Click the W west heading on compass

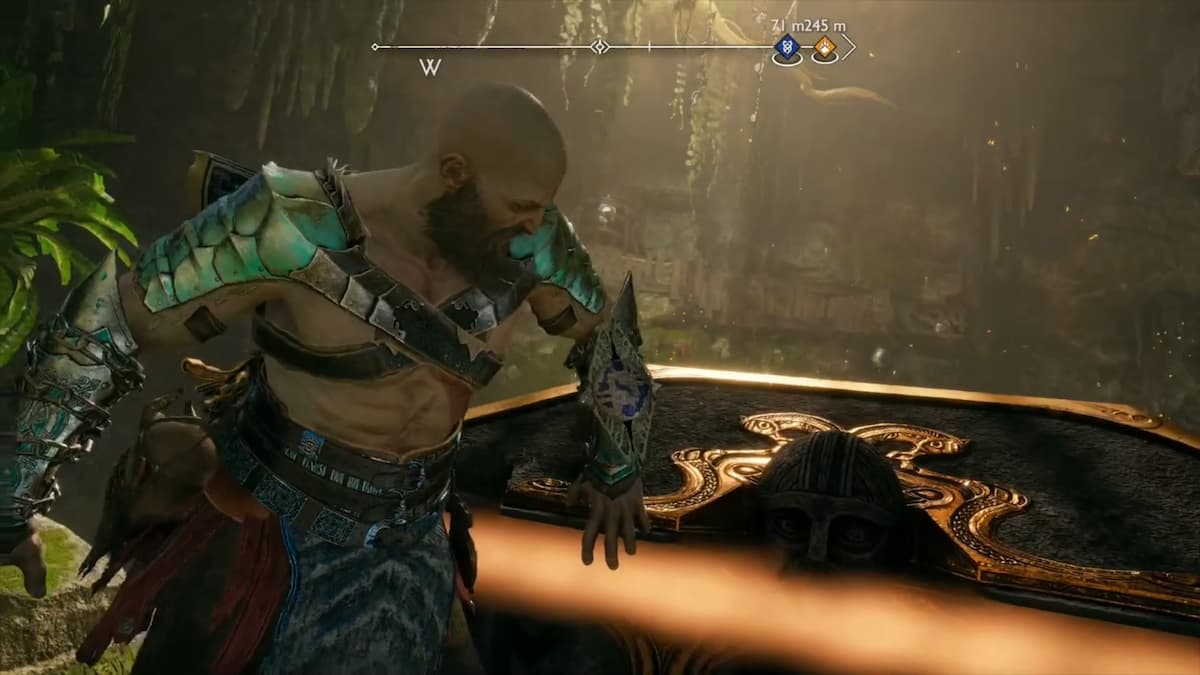pos(431,68)
